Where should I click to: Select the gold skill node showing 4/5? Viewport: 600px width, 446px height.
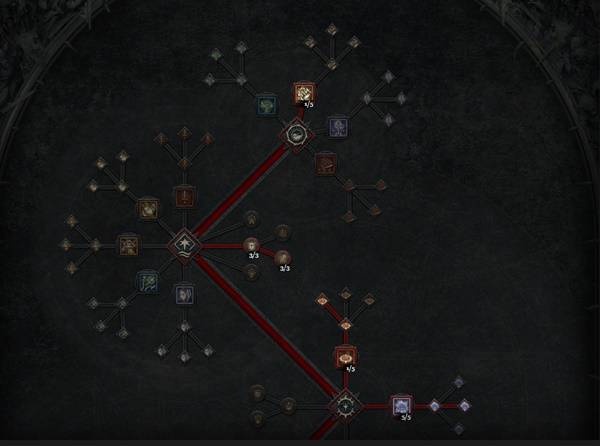303,93
